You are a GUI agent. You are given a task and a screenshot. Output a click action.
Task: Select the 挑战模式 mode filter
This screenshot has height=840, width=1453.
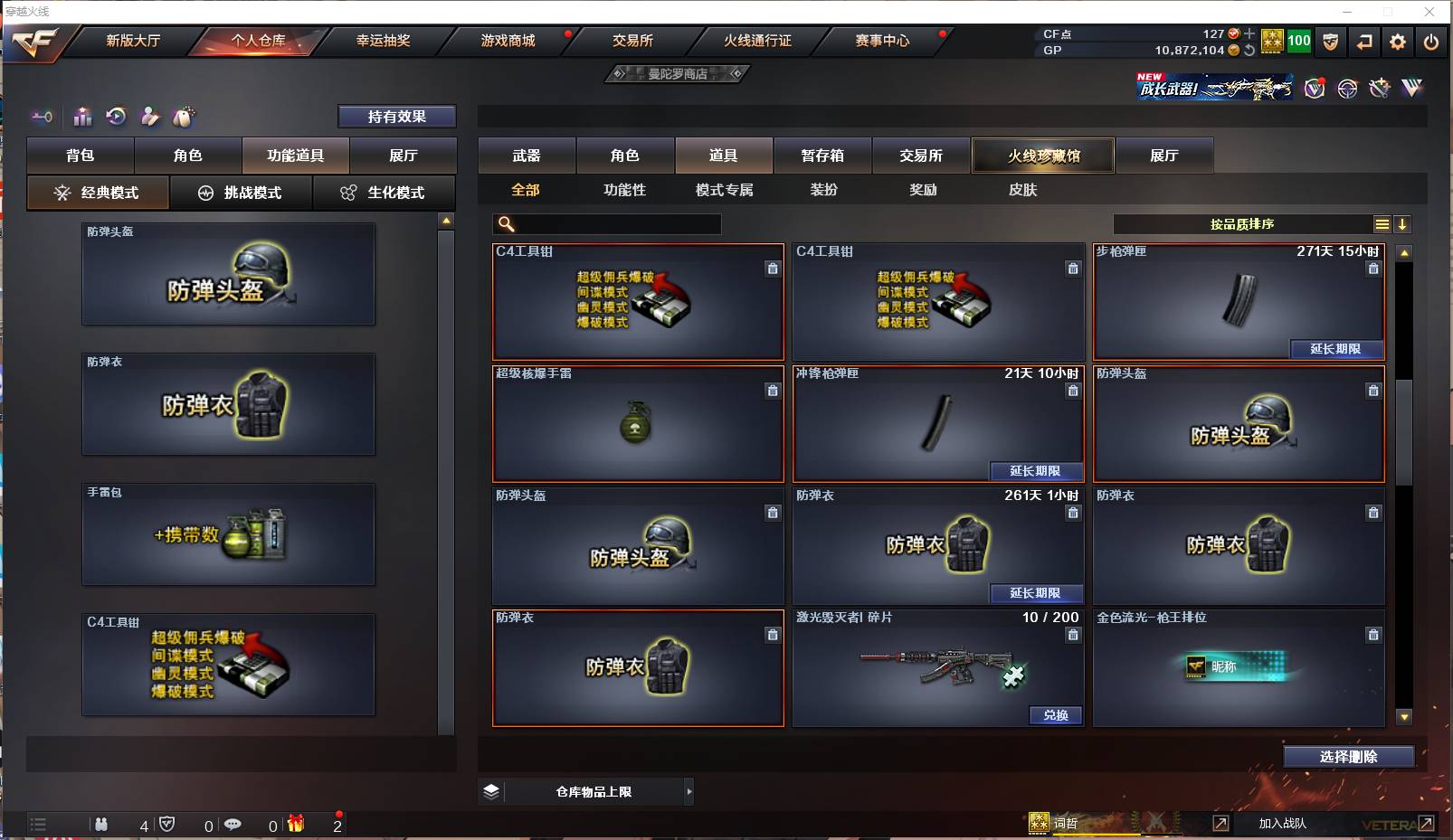pos(242,193)
